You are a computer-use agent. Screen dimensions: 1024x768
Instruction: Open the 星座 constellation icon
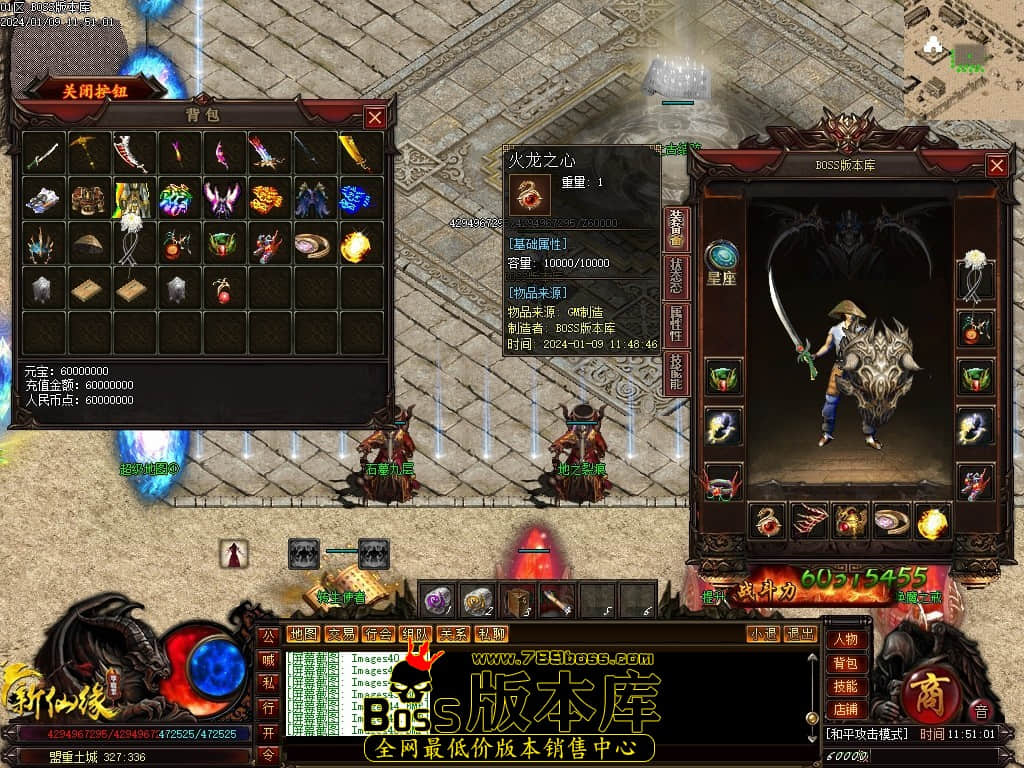[x=721, y=260]
